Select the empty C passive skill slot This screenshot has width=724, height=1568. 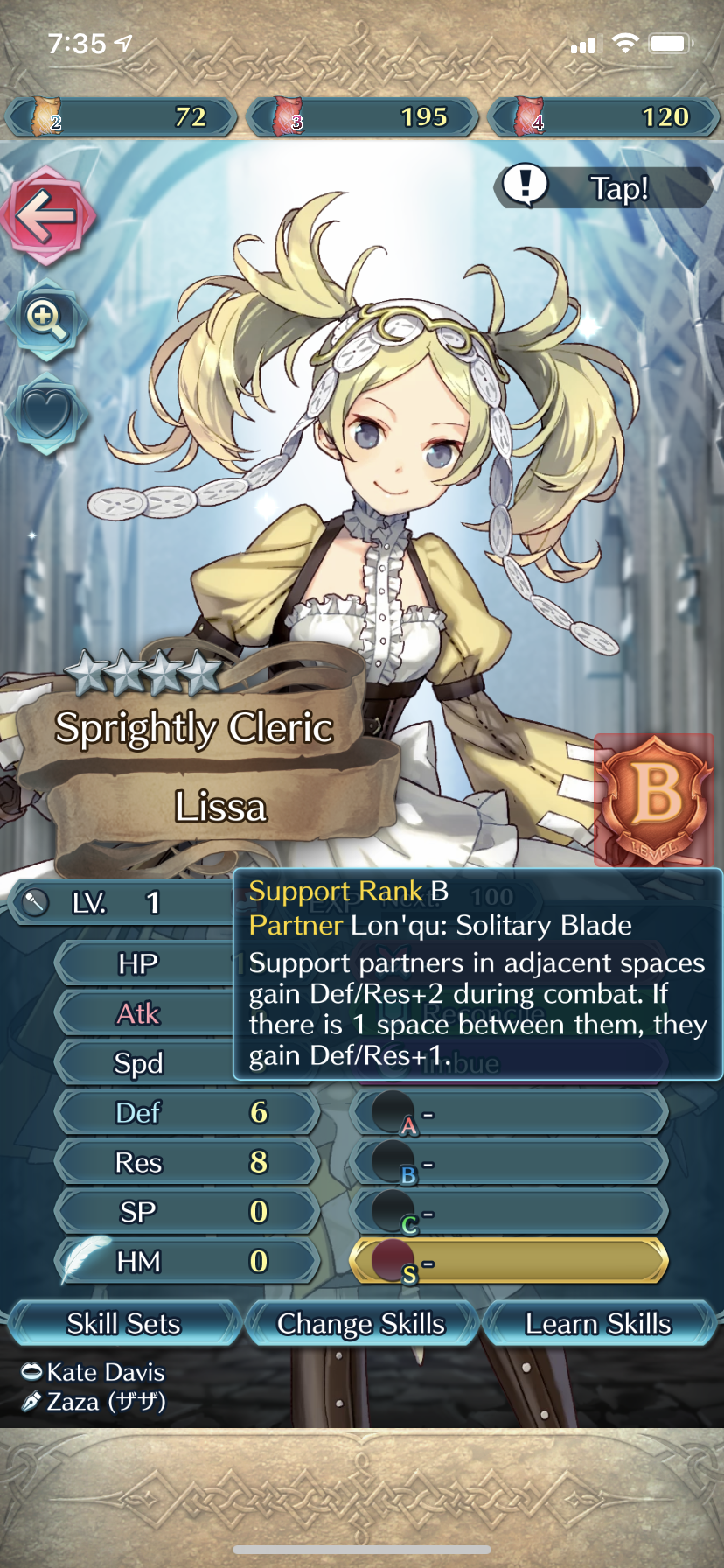(x=509, y=1214)
